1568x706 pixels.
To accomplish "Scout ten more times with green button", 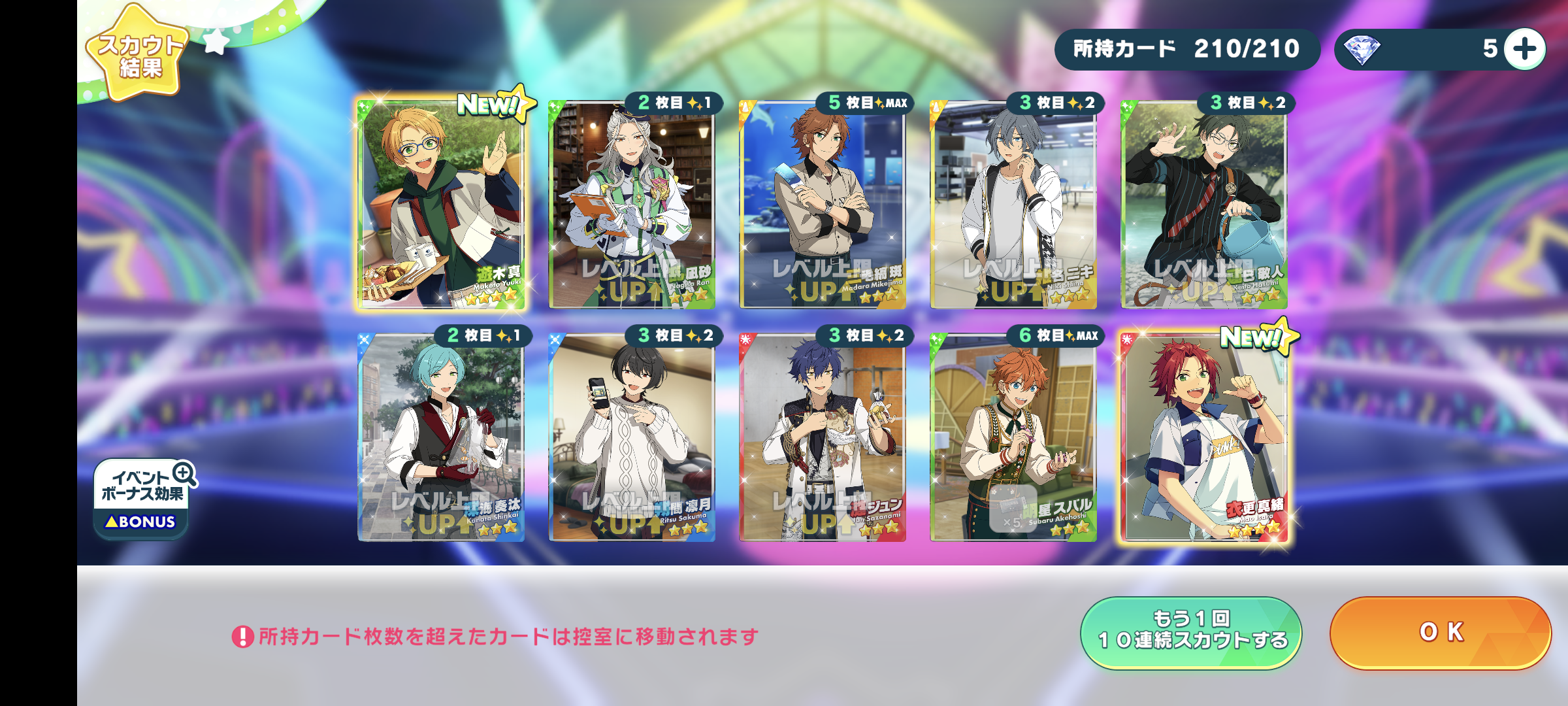I will click(1191, 632).
